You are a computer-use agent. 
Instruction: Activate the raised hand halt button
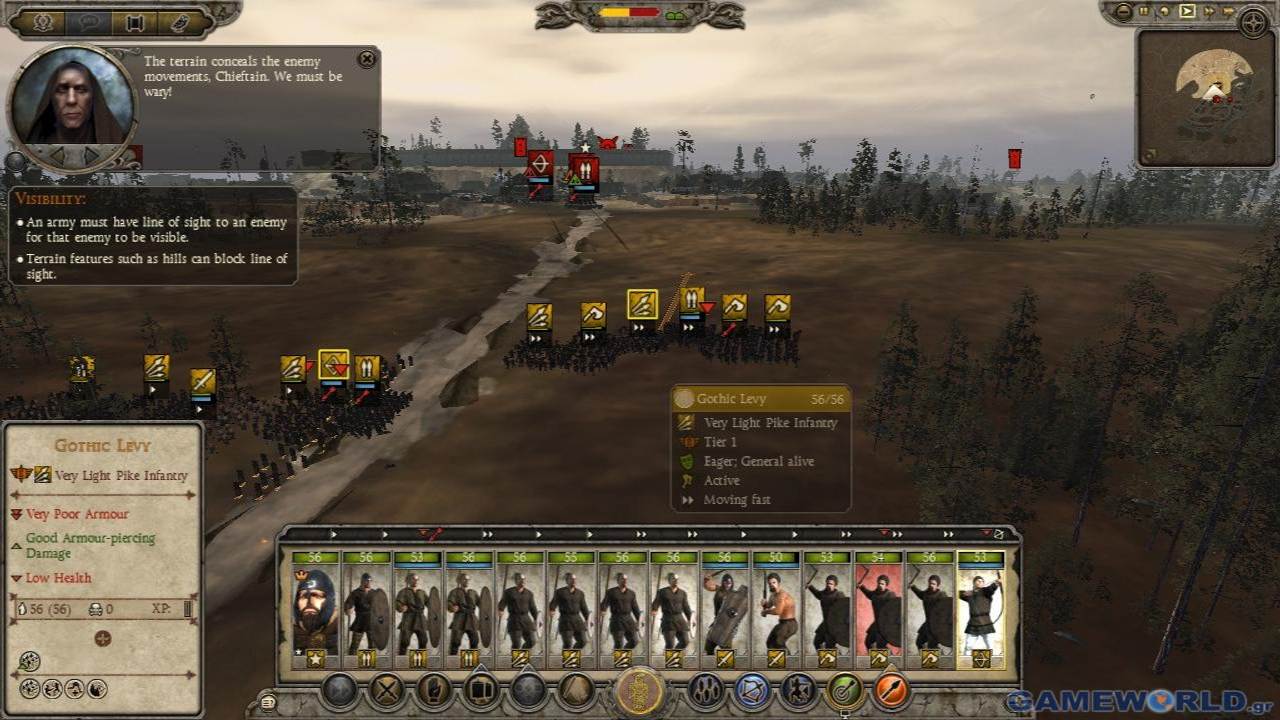pyautogui.click(x=435, y=691)
